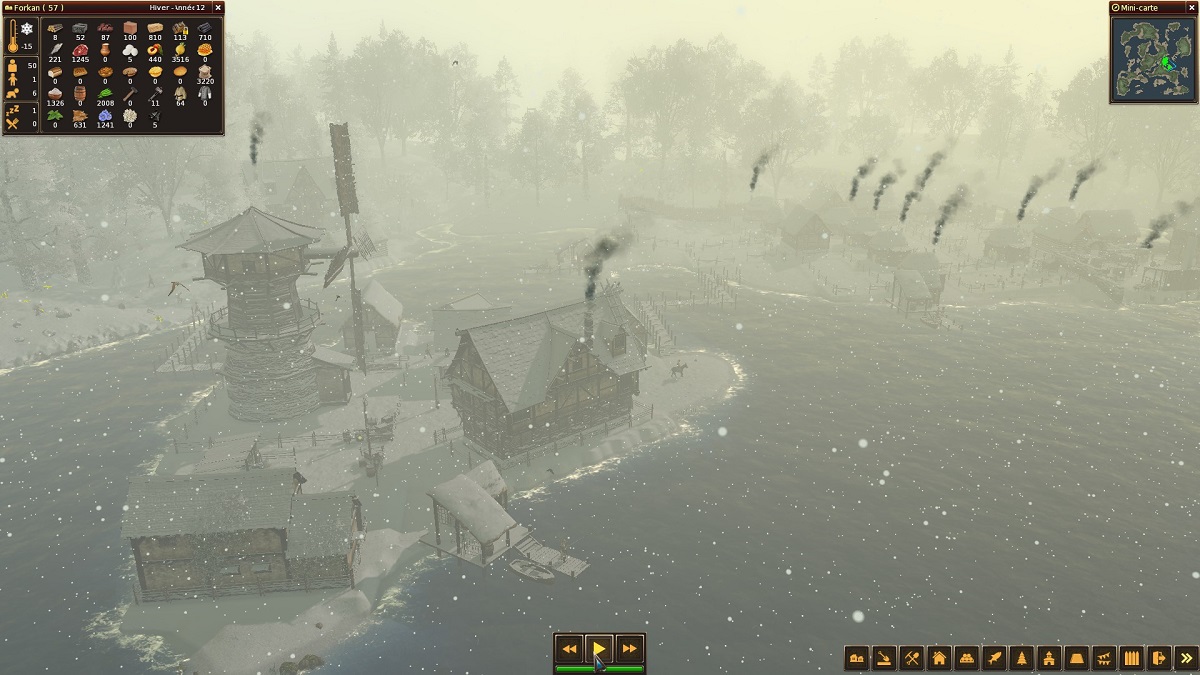Open the house construction menu
Viewport: 1200px width, 675px height.
click(x=939, y=658)
